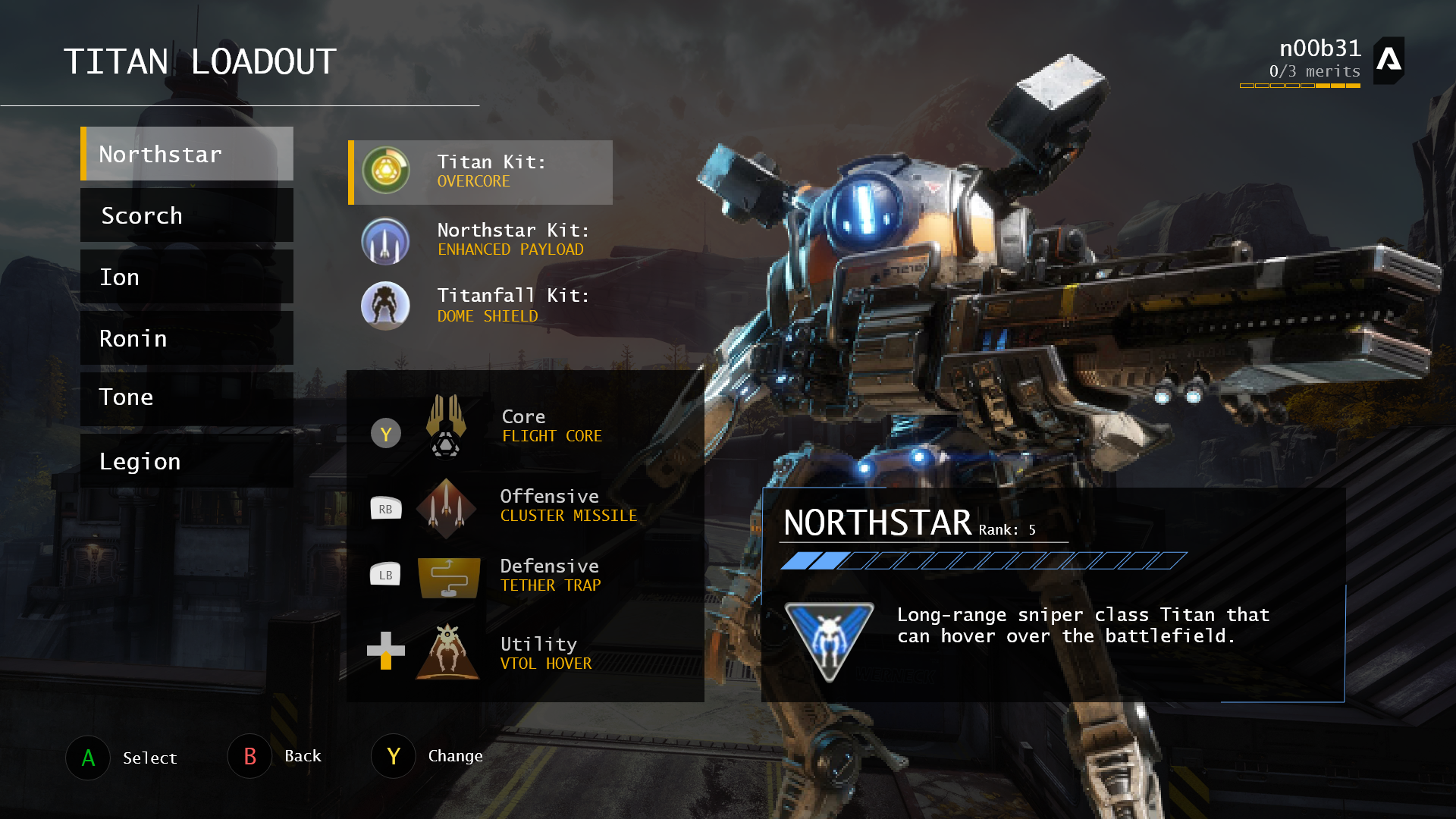The width and height of the screenshot is (1456, 819).
Task: Inspect the Cluster Missile offensive ability
Action: pyautogui.click(x=525, y=506)
